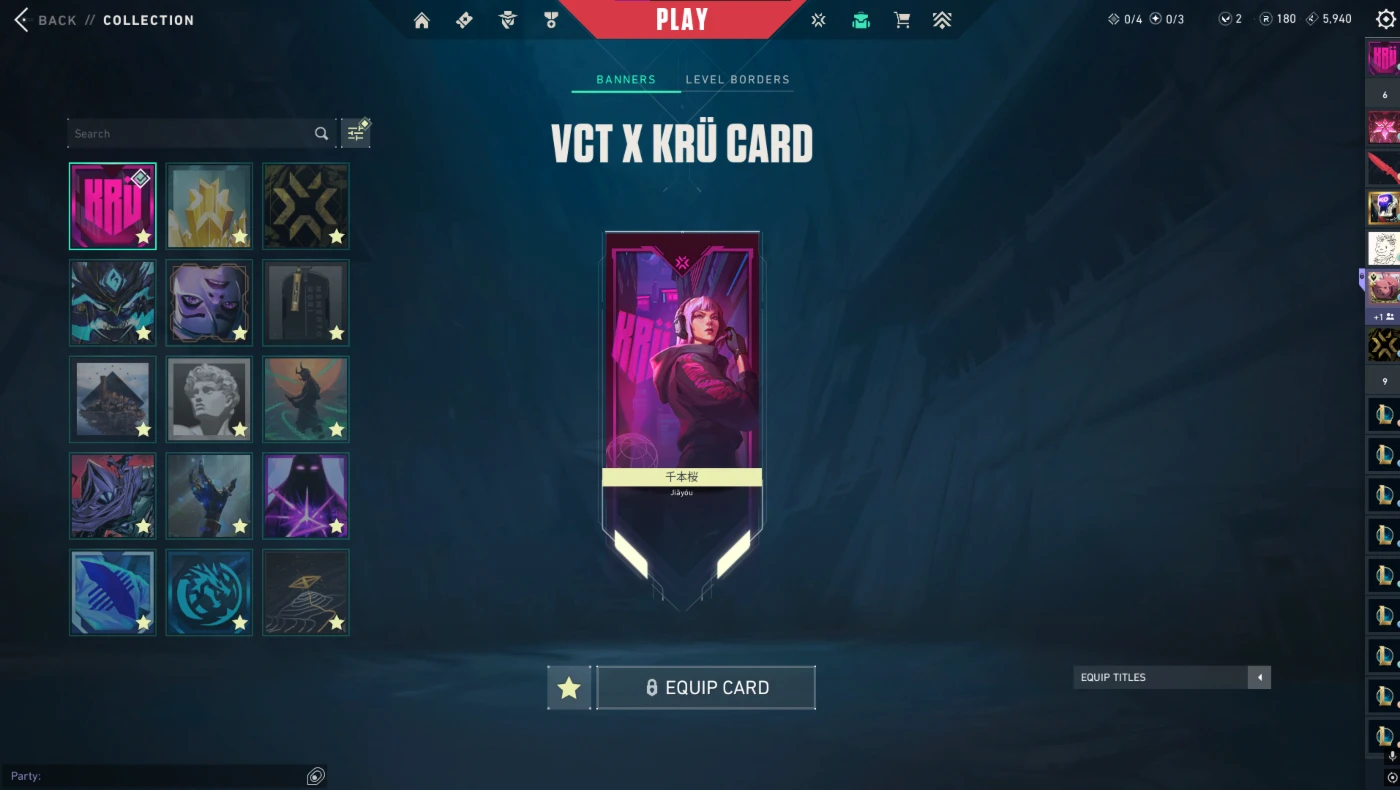Viewport: 1400px width, 790px height.
Task: Switch to the Level Borders tab
Action: [x=737, y=79]
